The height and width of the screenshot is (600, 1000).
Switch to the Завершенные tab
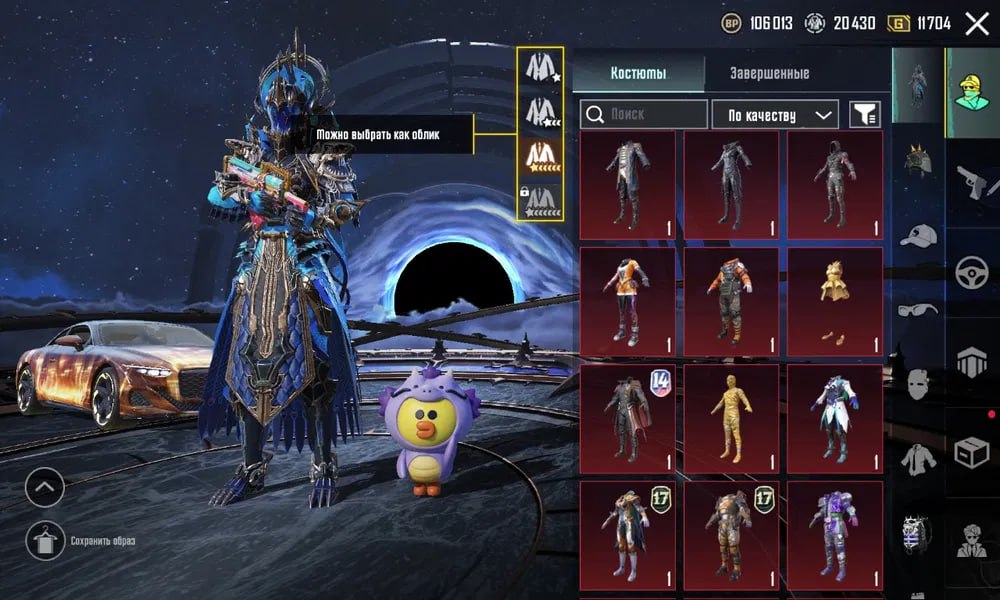click(x=769, y=73)
